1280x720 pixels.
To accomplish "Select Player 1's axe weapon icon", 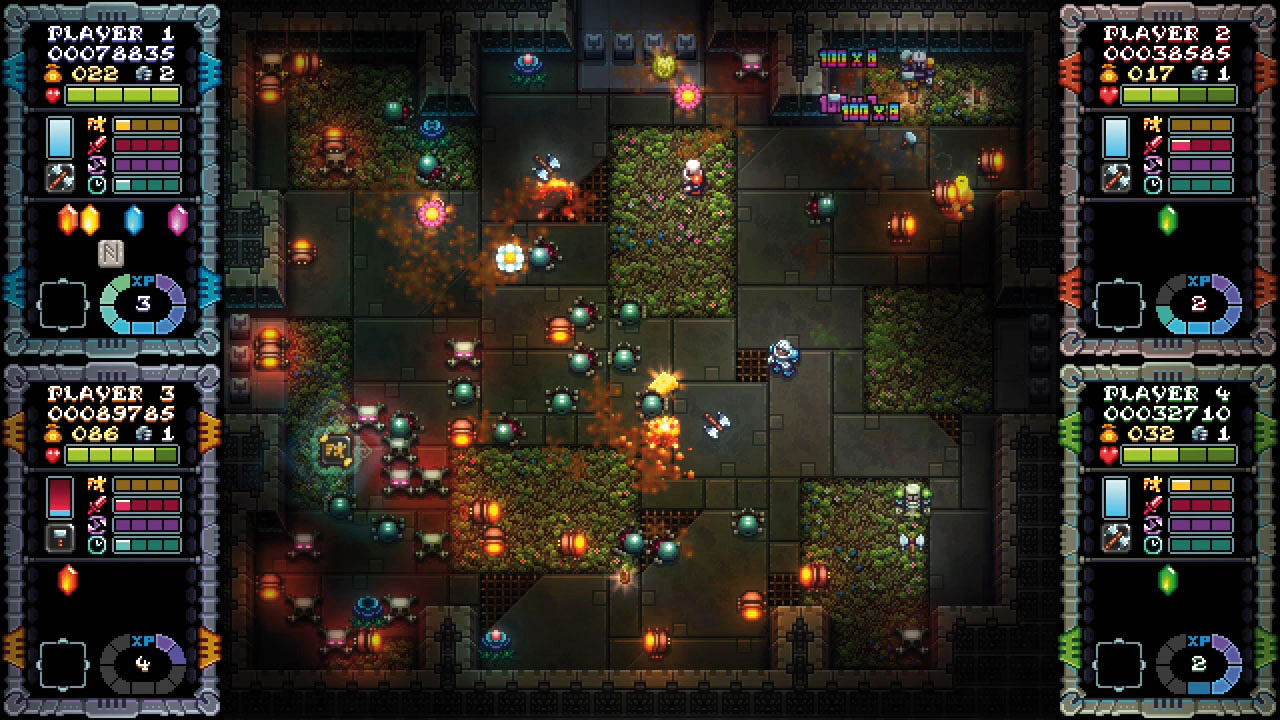I will coord(60,178).
